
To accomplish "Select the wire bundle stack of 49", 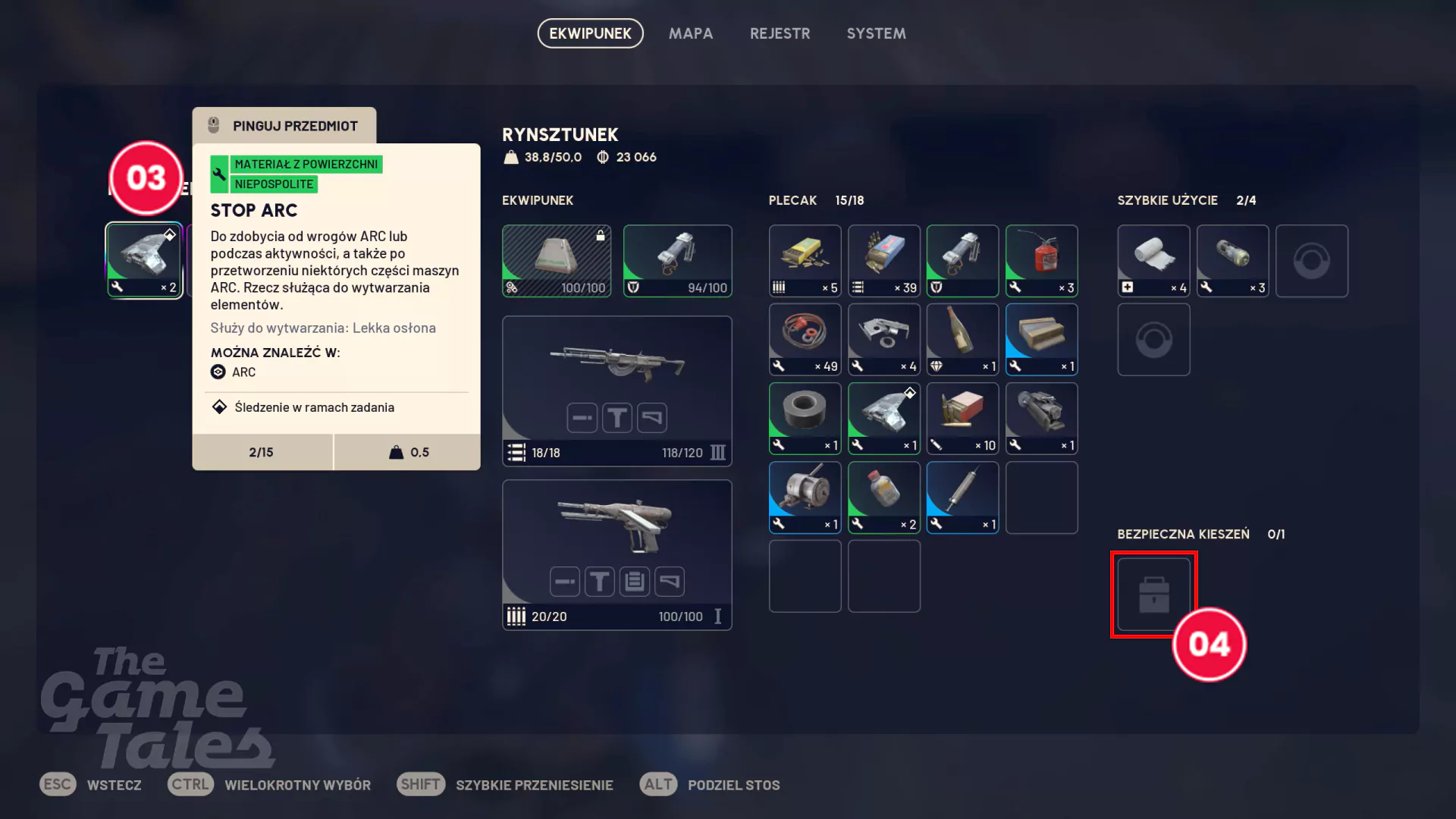I will click(805, 340).
